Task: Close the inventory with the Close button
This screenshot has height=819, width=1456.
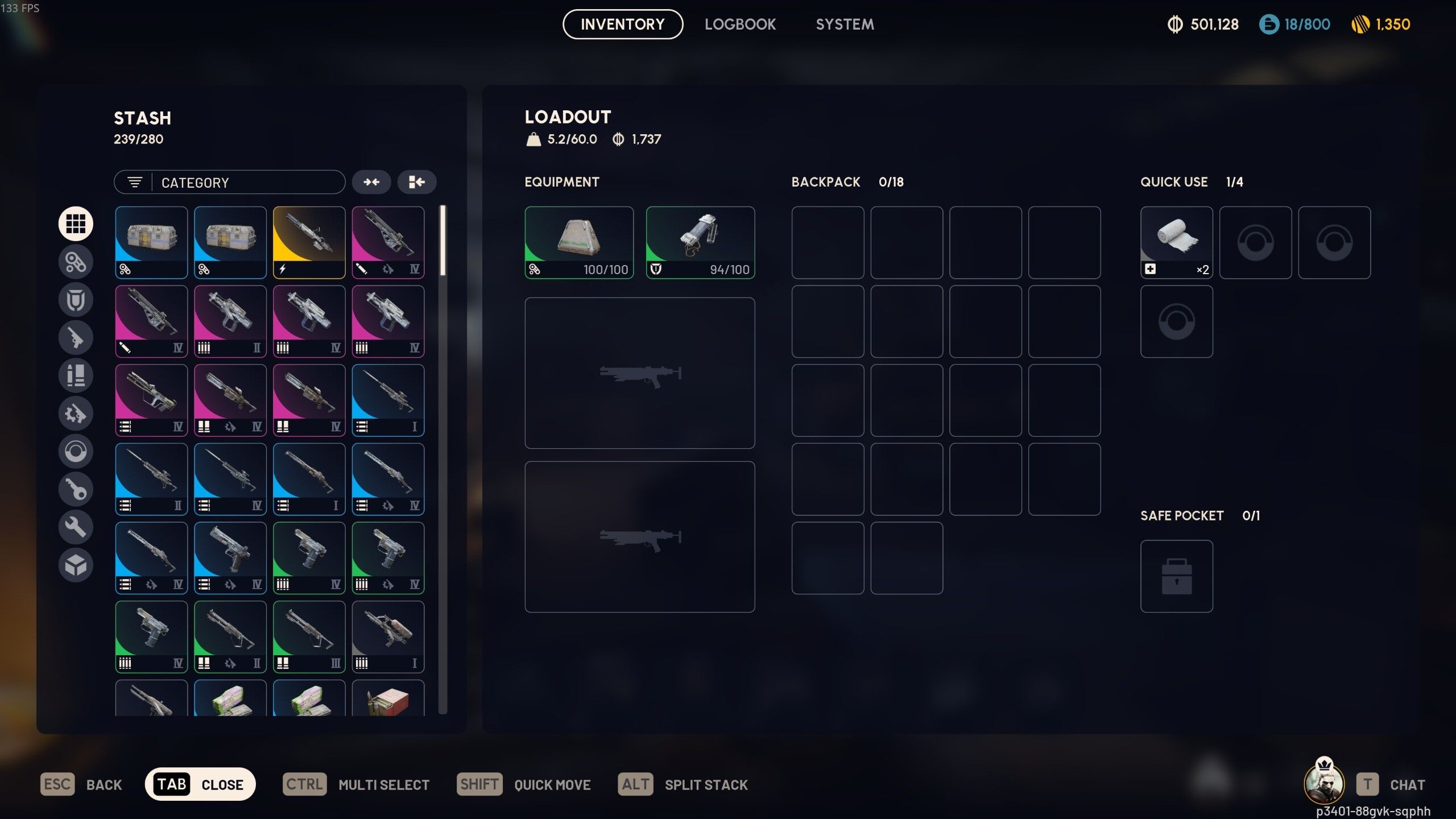Action: pos(200,785)
